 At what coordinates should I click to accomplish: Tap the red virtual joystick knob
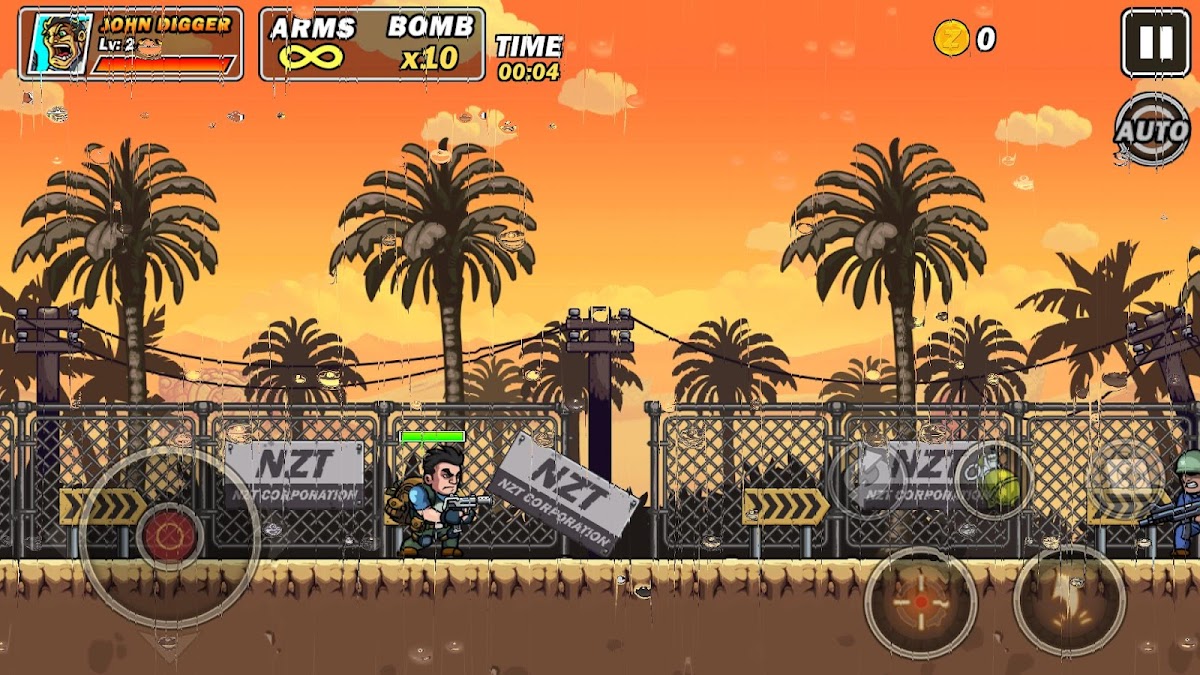tap(169, 535)
